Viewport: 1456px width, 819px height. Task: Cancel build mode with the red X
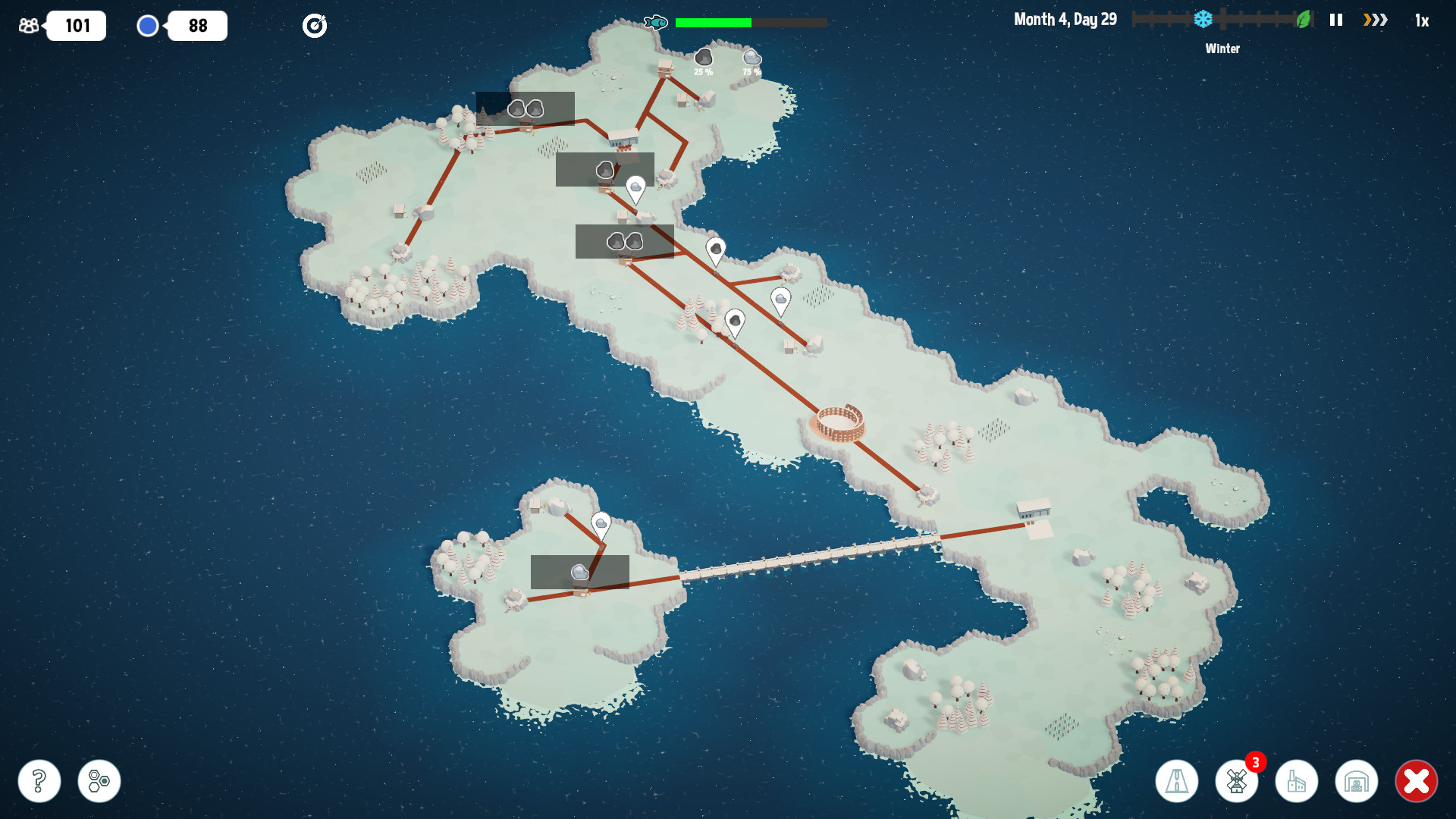coord(1417,780)
